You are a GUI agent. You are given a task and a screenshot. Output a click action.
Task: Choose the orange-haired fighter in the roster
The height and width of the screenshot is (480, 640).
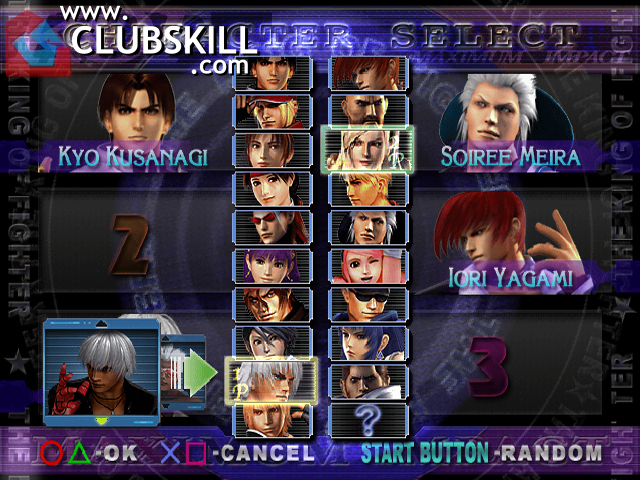pos(368,72)
